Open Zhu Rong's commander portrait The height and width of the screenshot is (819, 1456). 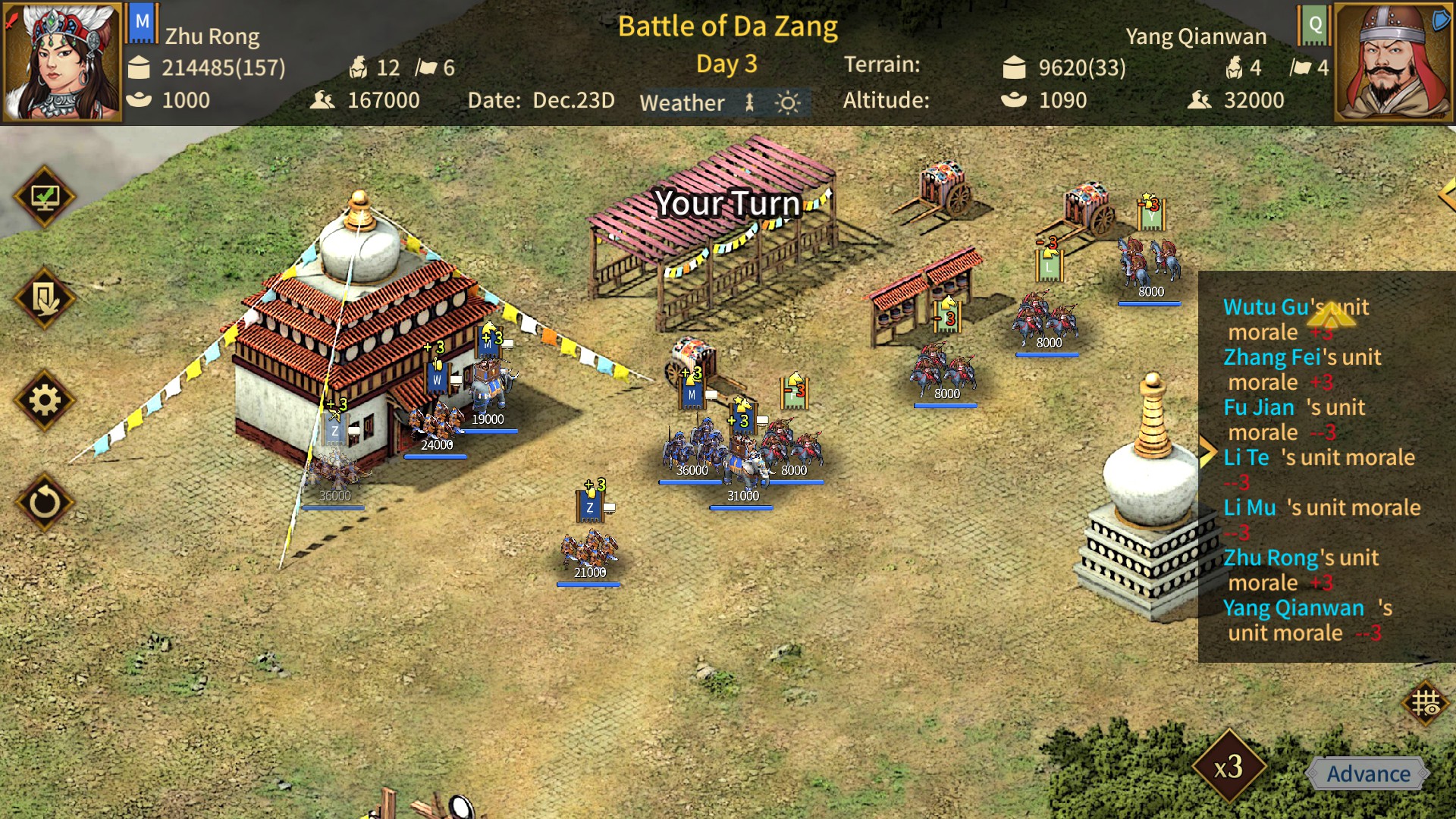click(61, 62)
